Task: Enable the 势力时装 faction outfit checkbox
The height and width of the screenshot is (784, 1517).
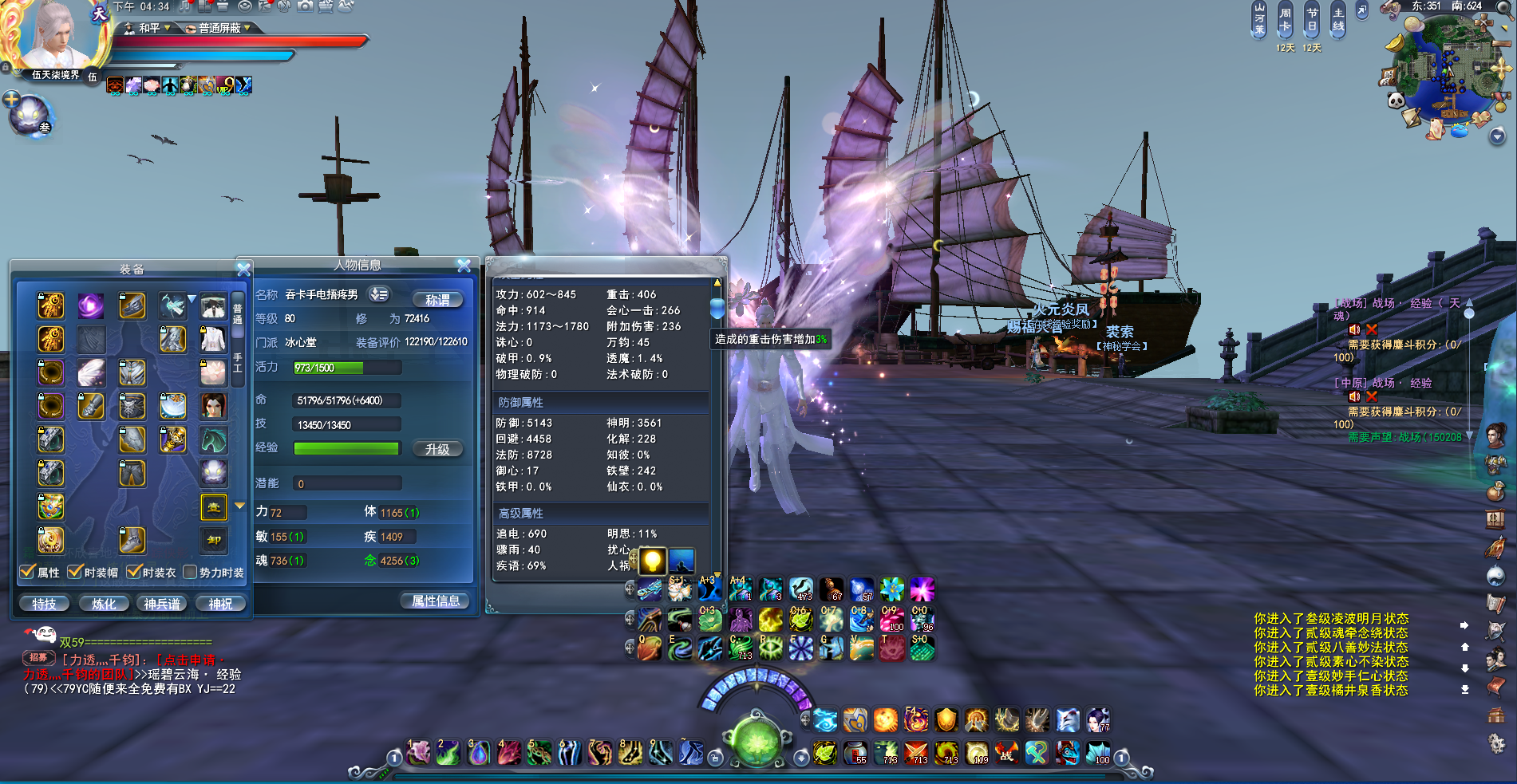Action: coord(190,572)
